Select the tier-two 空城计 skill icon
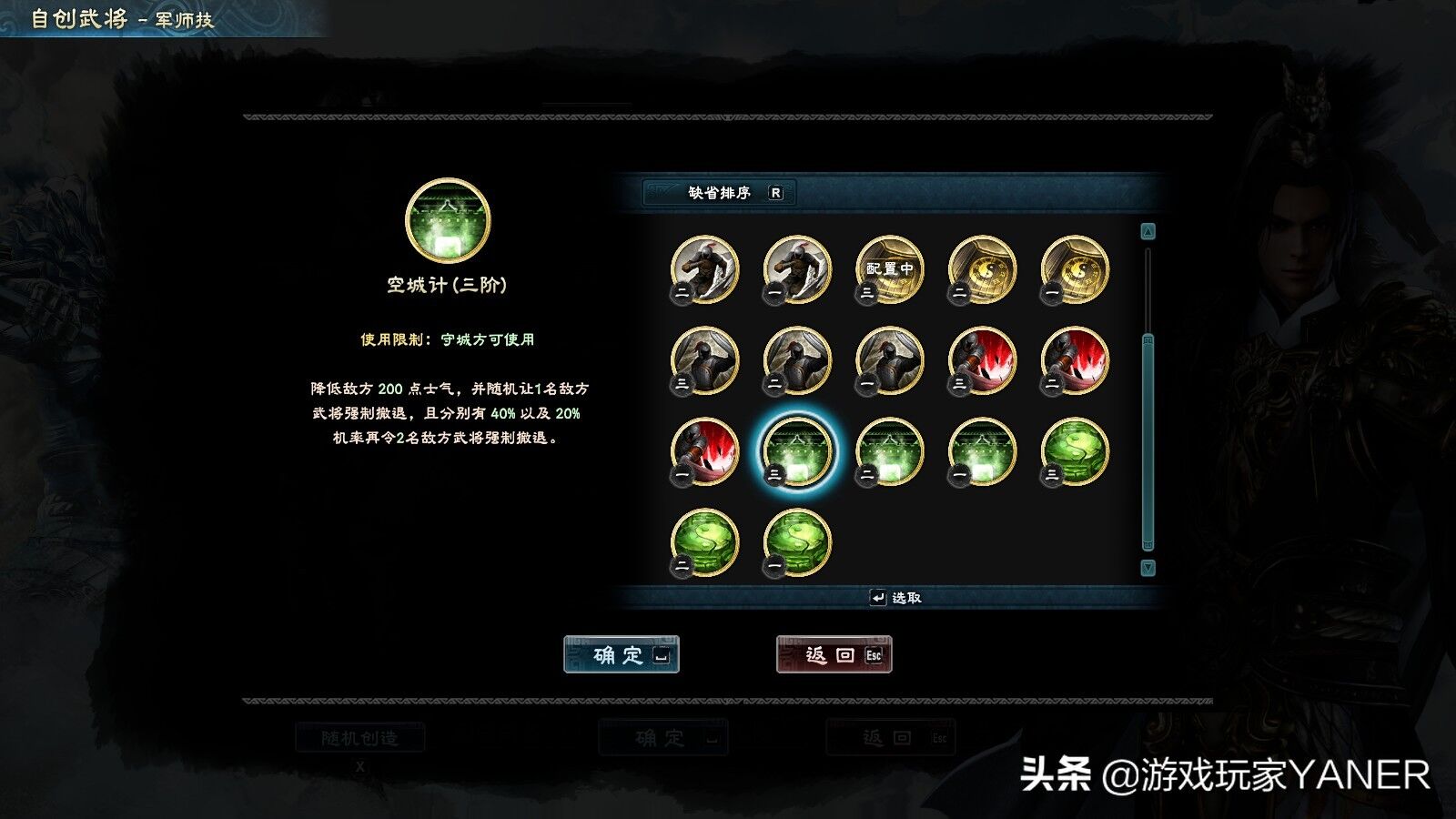The image size is (1456, 819). click(x=887, y=450)
